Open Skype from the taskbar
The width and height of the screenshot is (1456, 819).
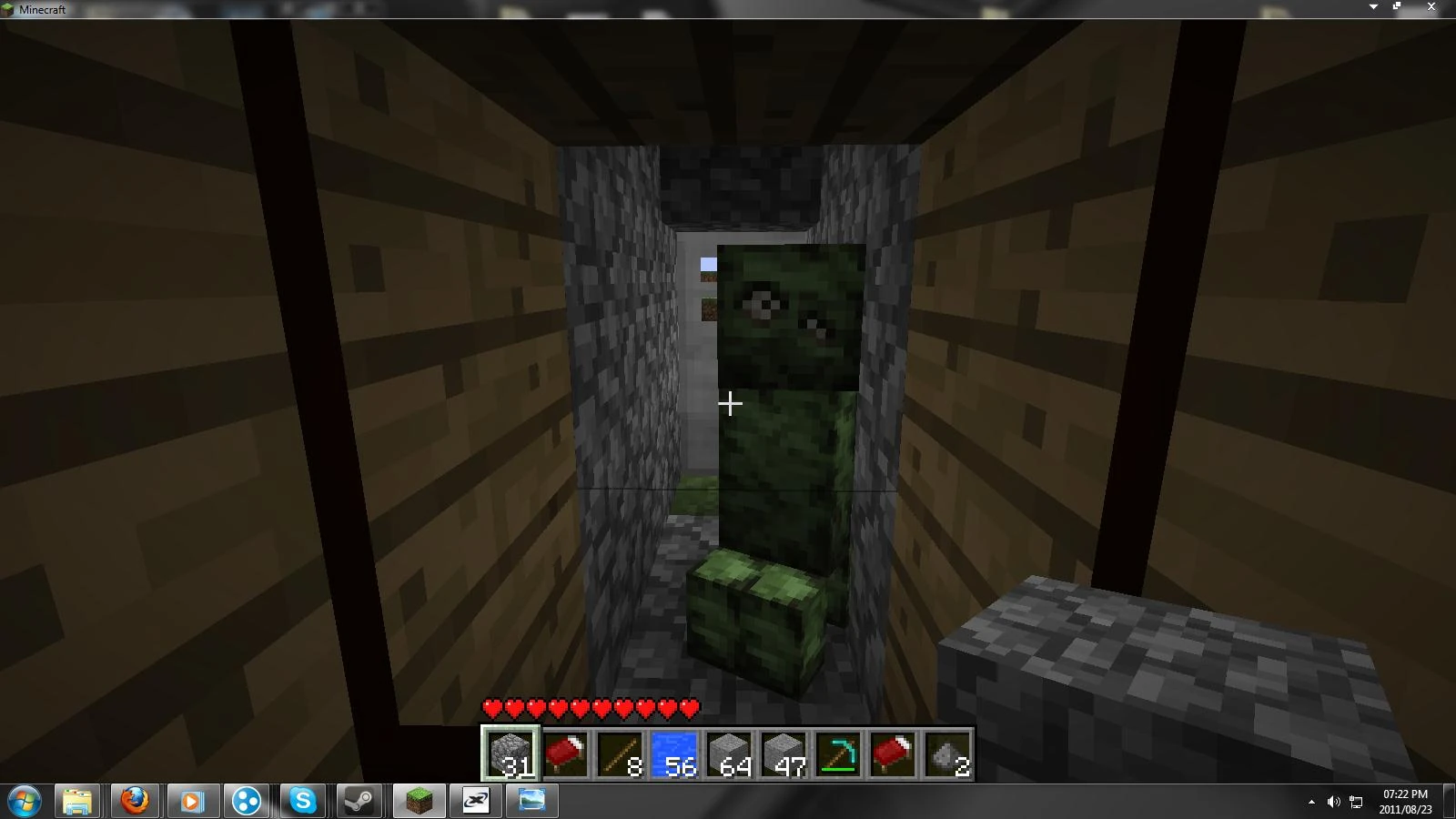point(303,802)
